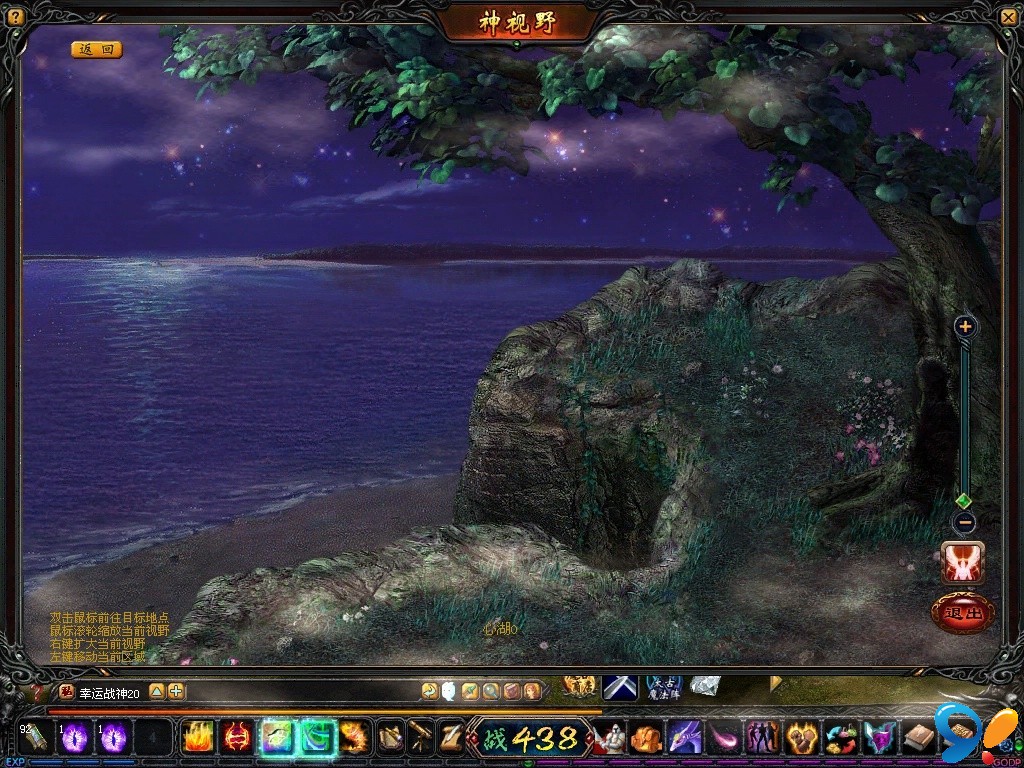
Task: Click the 太古魔法阵 icon
Action: [x=664, y=688]
